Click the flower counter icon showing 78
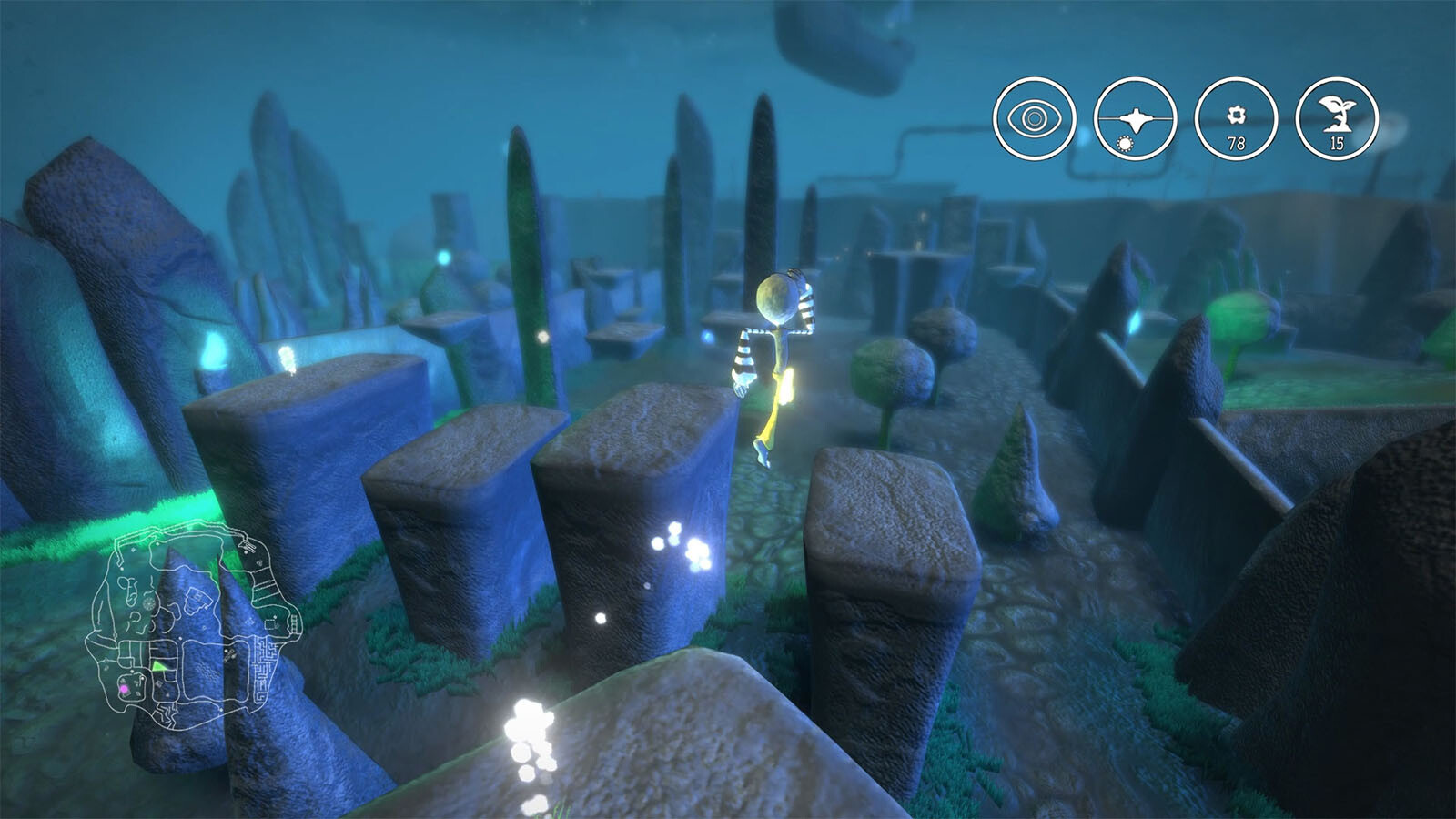The image size is (1456, 819). coord(1236,118)
